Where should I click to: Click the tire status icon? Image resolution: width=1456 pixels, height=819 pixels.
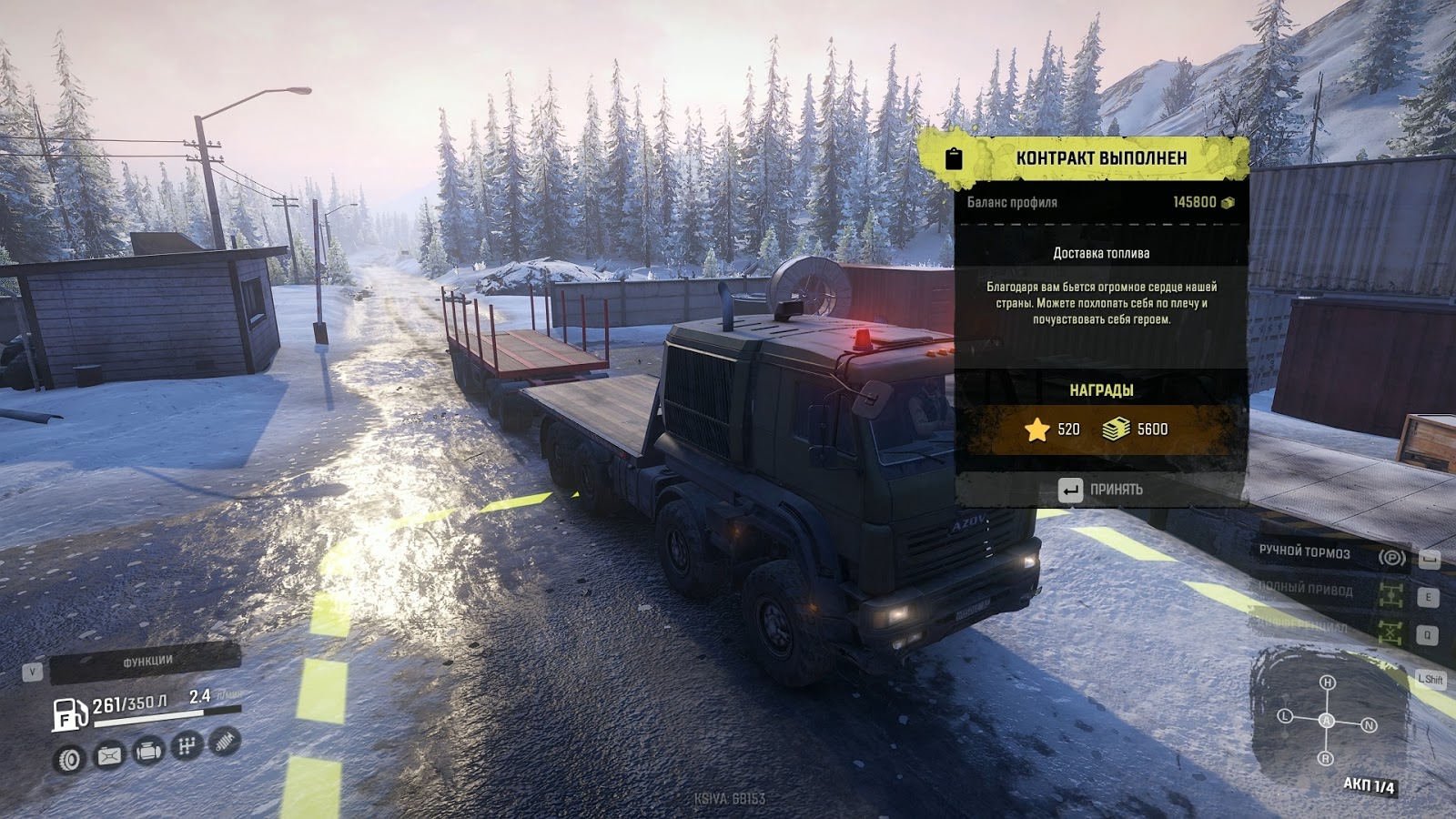(70, 758)
